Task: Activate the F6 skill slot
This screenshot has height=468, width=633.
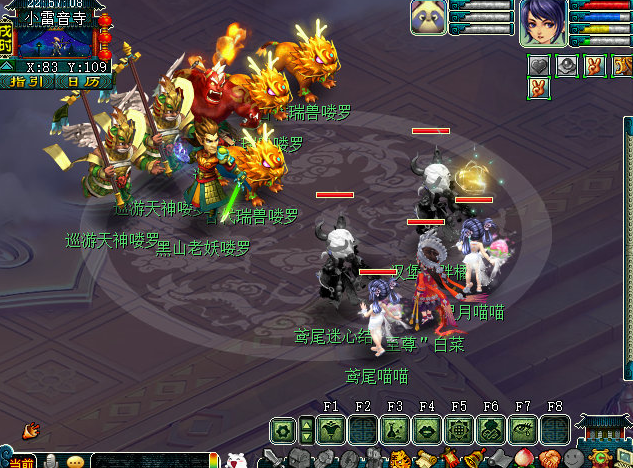Action: coord(491,430)
